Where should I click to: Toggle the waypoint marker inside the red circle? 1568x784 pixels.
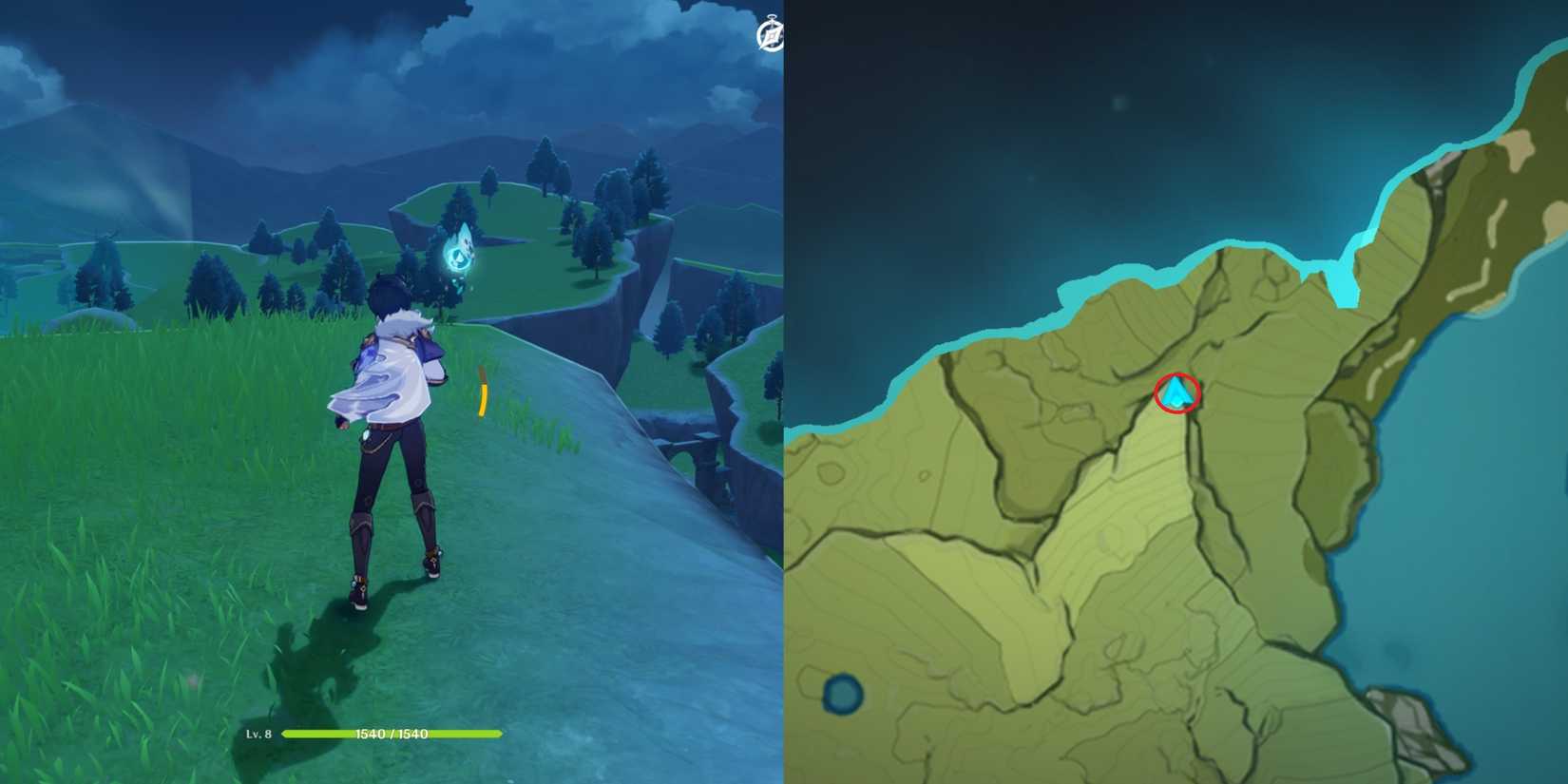pyautogui.click(x=1176, y=392)
